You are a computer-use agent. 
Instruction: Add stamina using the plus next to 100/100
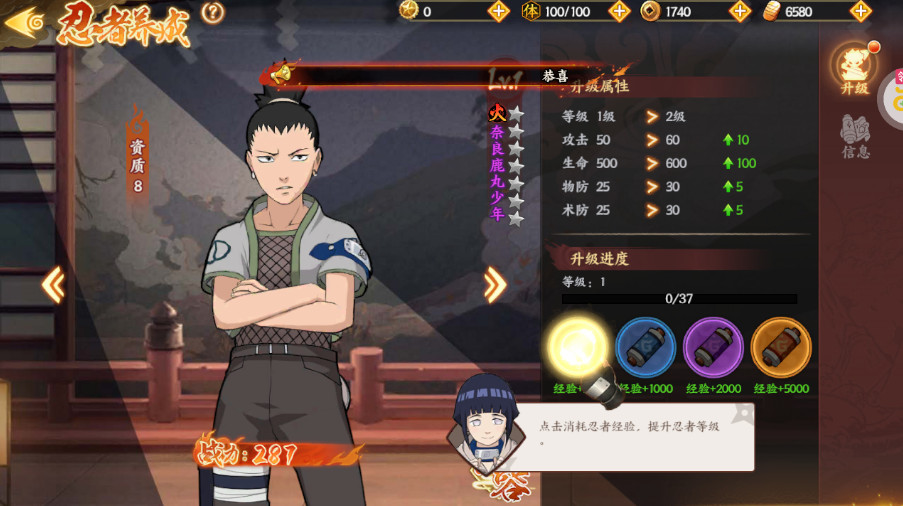pos(619,12)
